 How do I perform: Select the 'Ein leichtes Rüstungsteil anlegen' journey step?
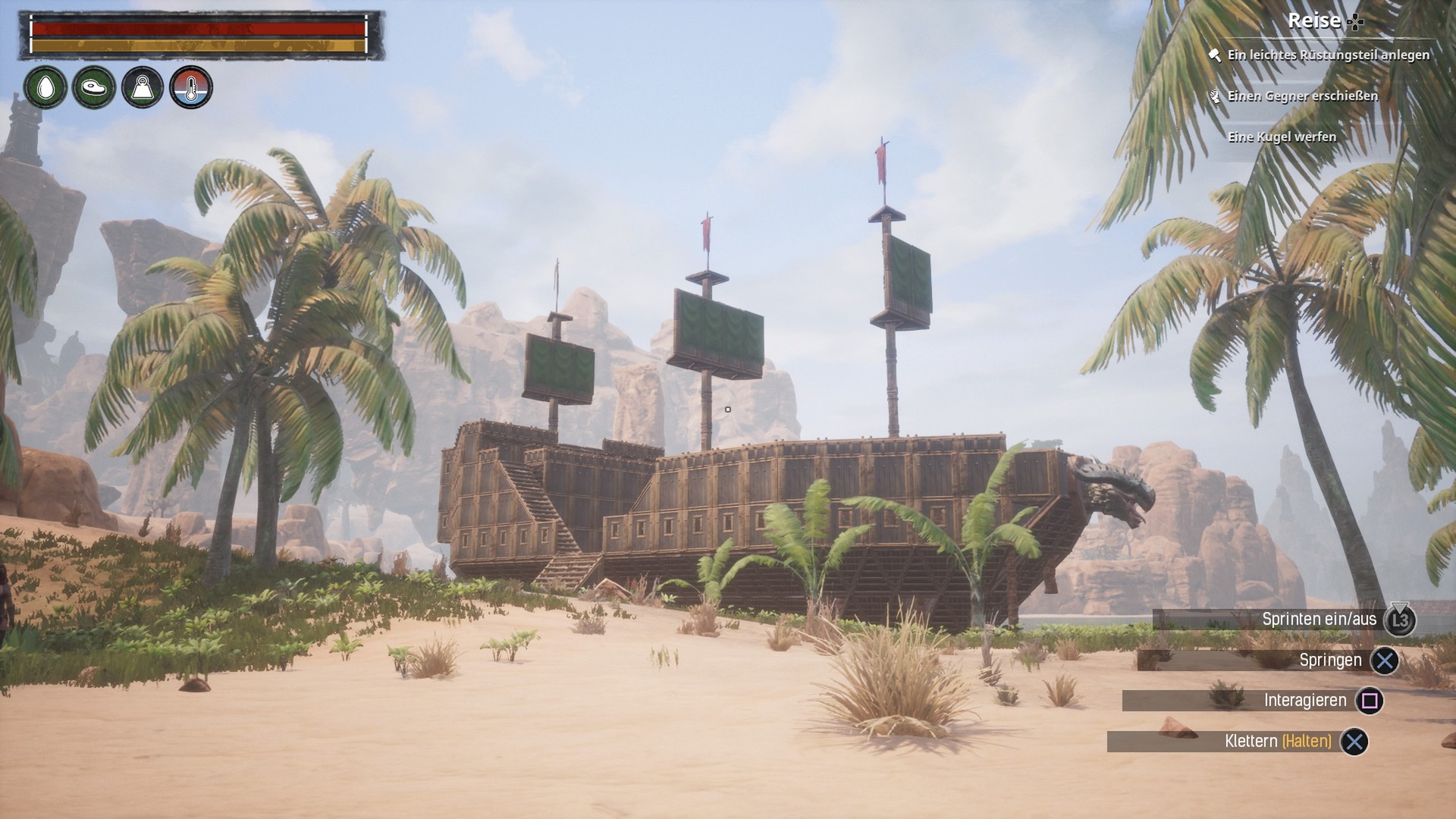click(x=1328, y=55)
